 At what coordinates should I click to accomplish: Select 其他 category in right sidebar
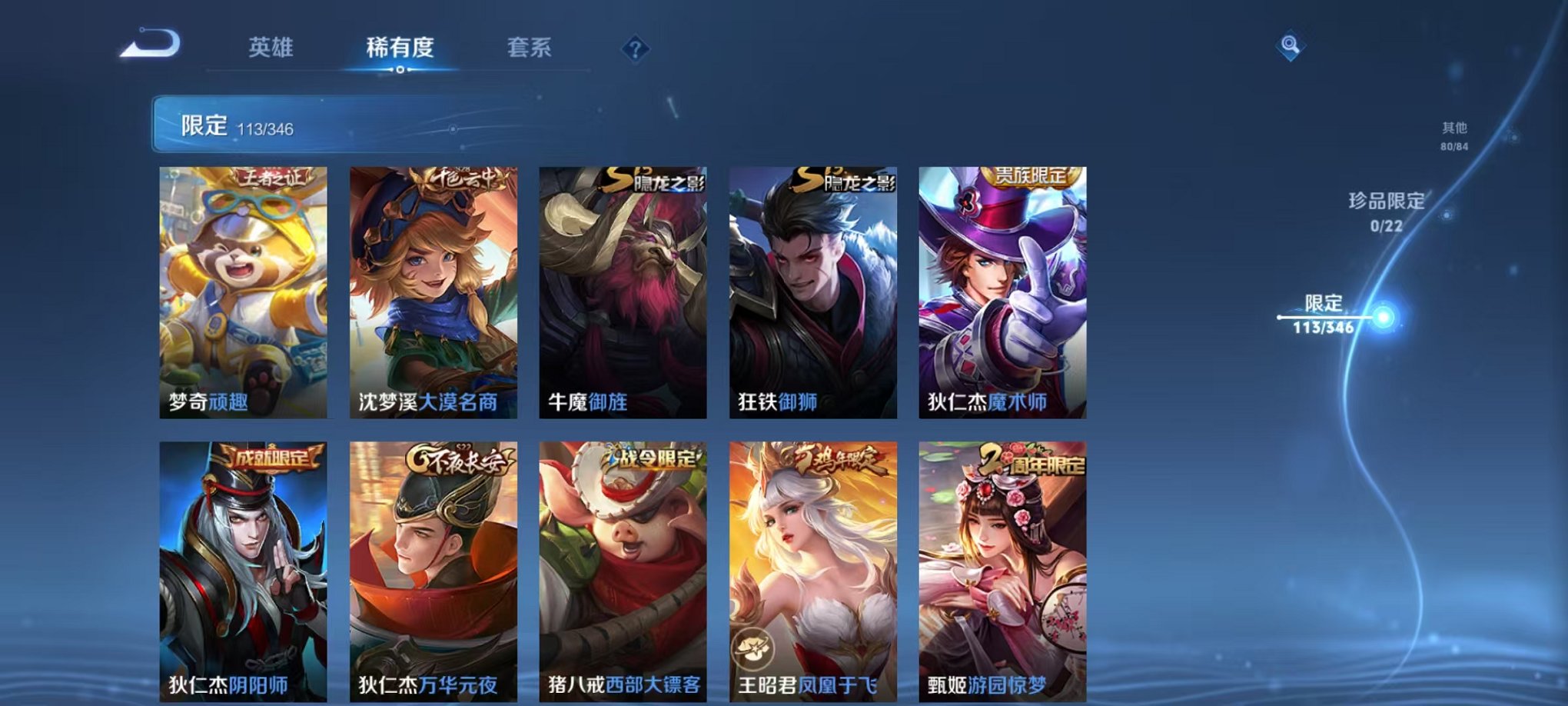[1454, 132]
